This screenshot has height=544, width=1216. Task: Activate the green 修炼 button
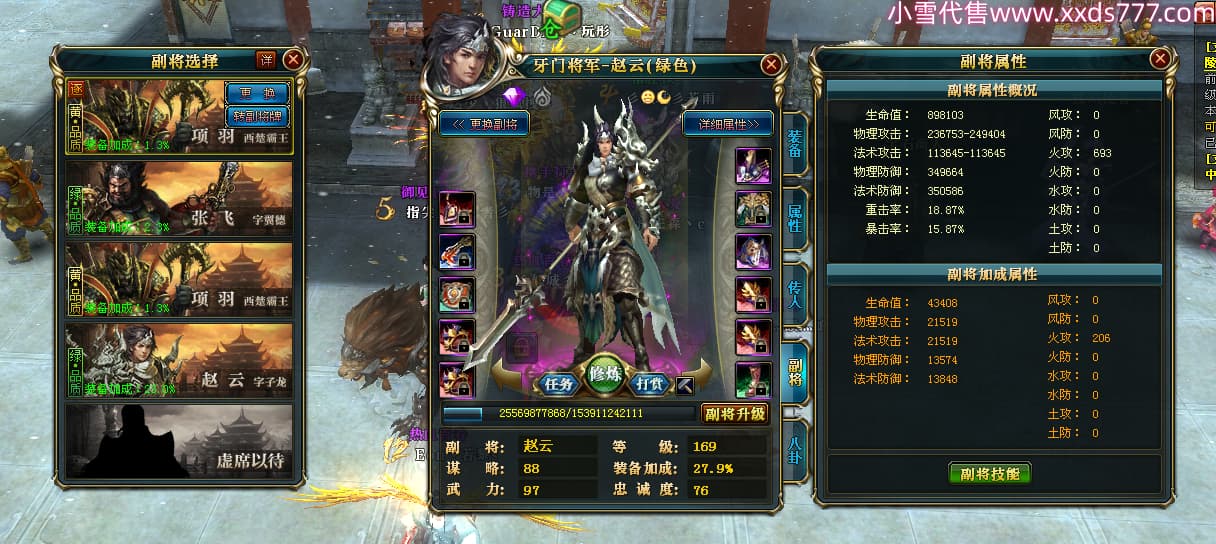606,375
